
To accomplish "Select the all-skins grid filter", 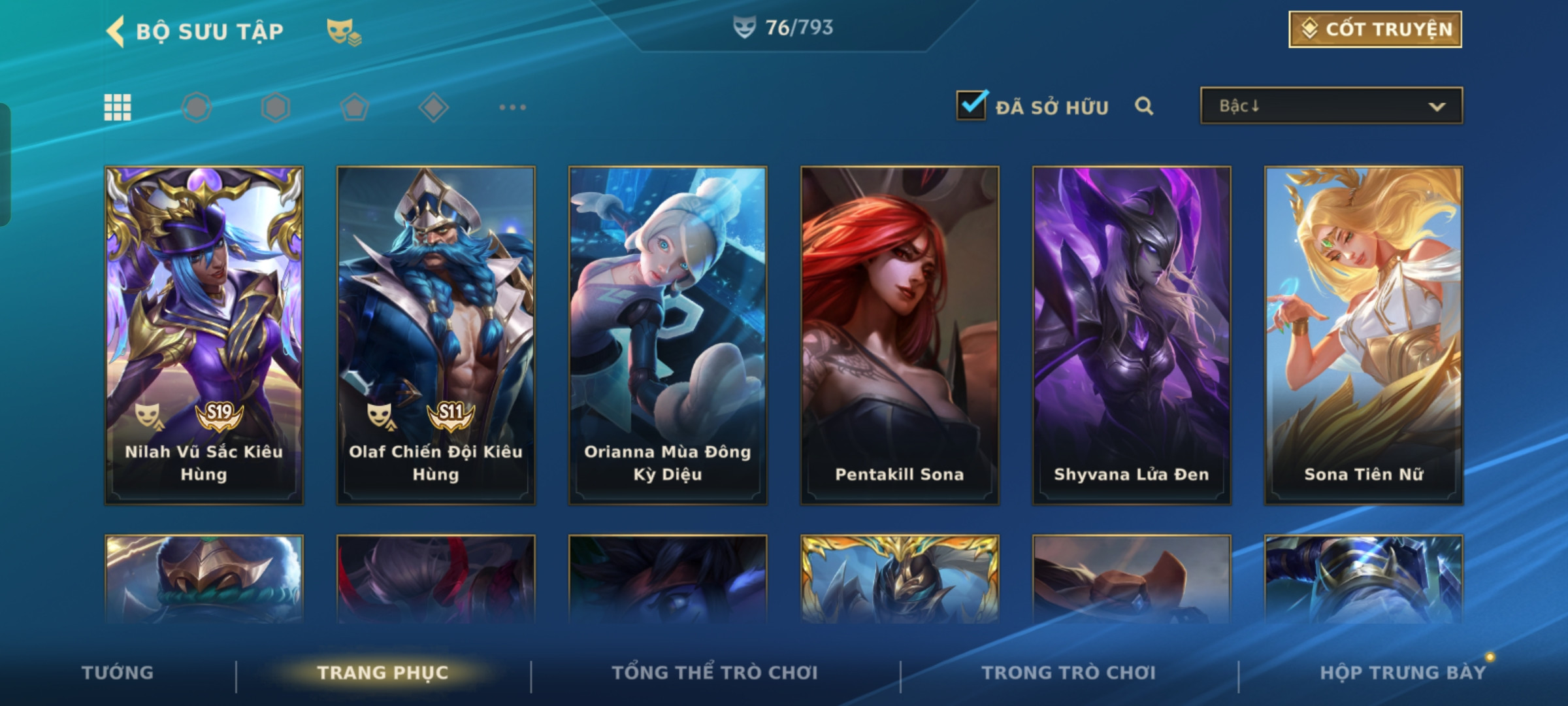I will (x=118, y=107).
